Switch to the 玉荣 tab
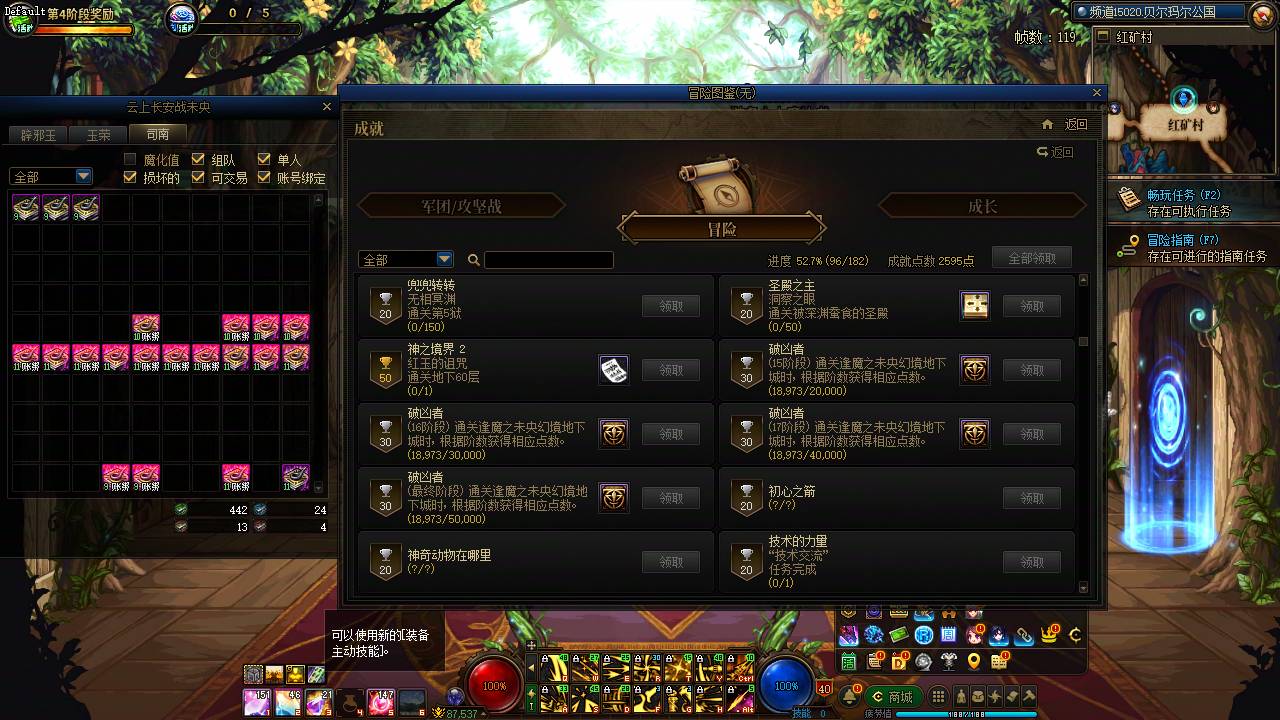Viewport: 1280px width, 720px height. (97, 134)
